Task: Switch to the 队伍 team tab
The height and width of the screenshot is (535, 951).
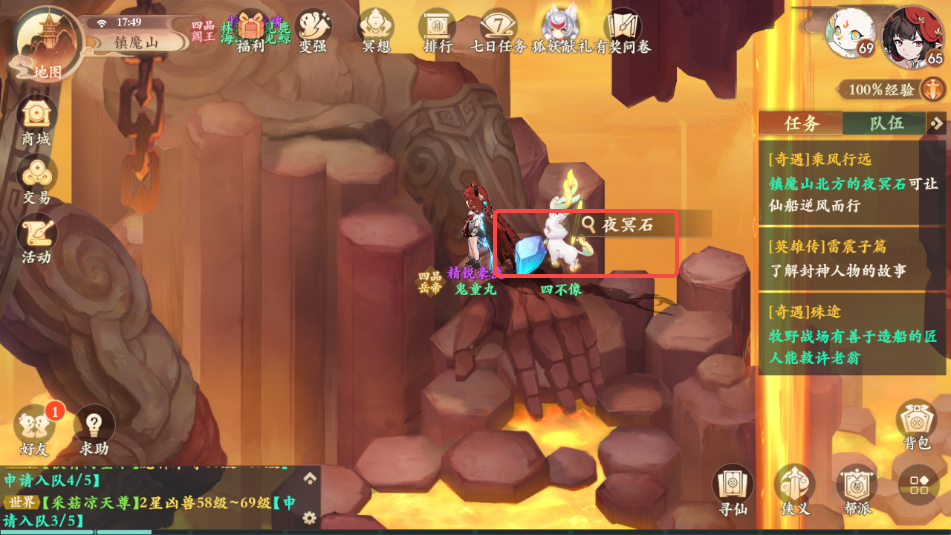Action: (885, 123)
